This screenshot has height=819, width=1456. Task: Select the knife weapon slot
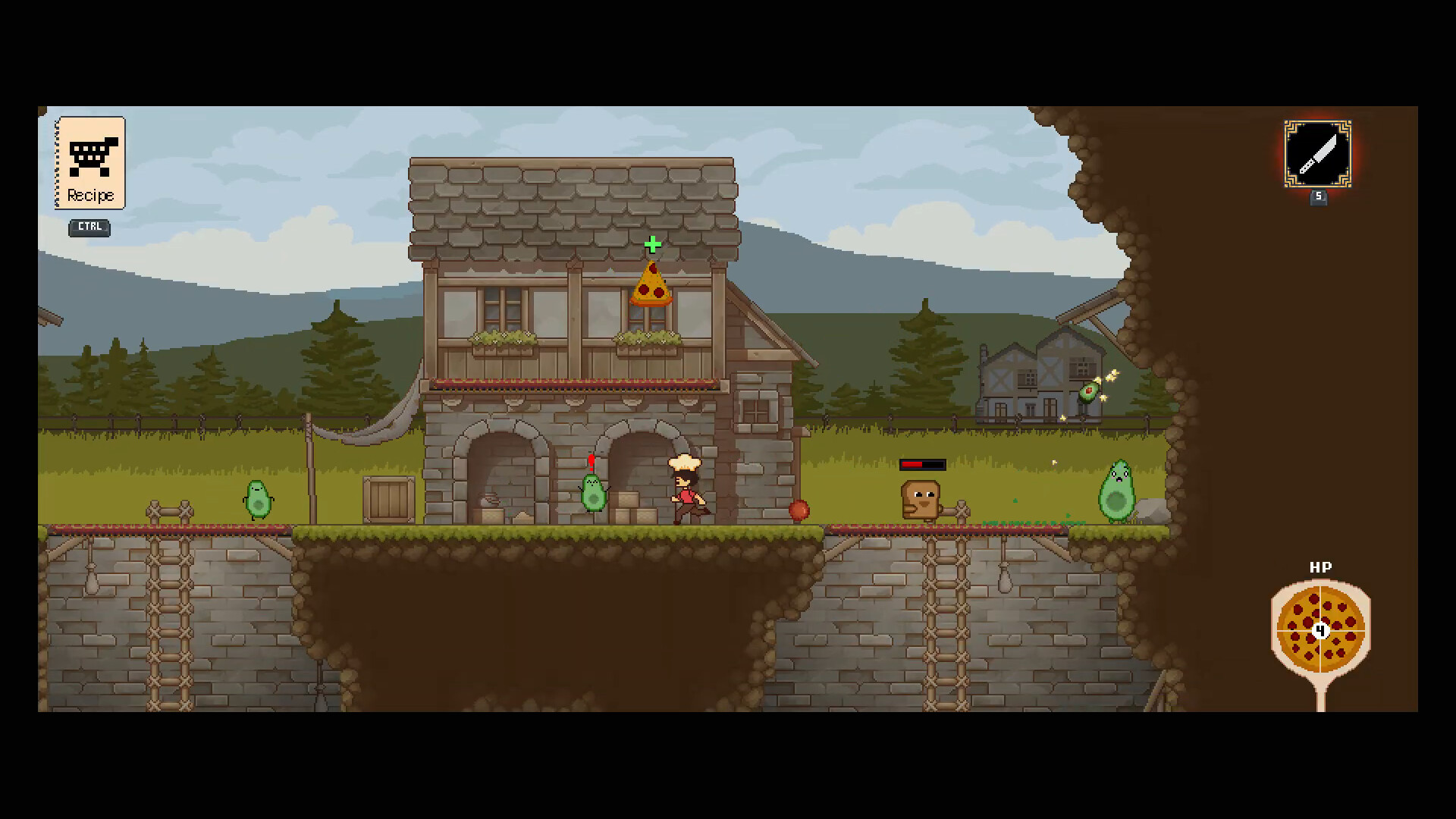point(1317,154)
